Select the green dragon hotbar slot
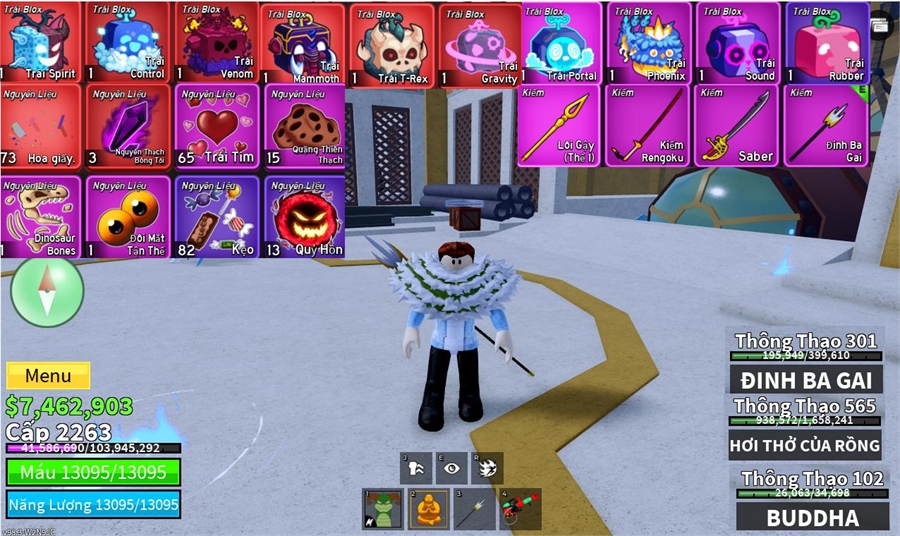The image size is (900, 536). pos(379,509)
